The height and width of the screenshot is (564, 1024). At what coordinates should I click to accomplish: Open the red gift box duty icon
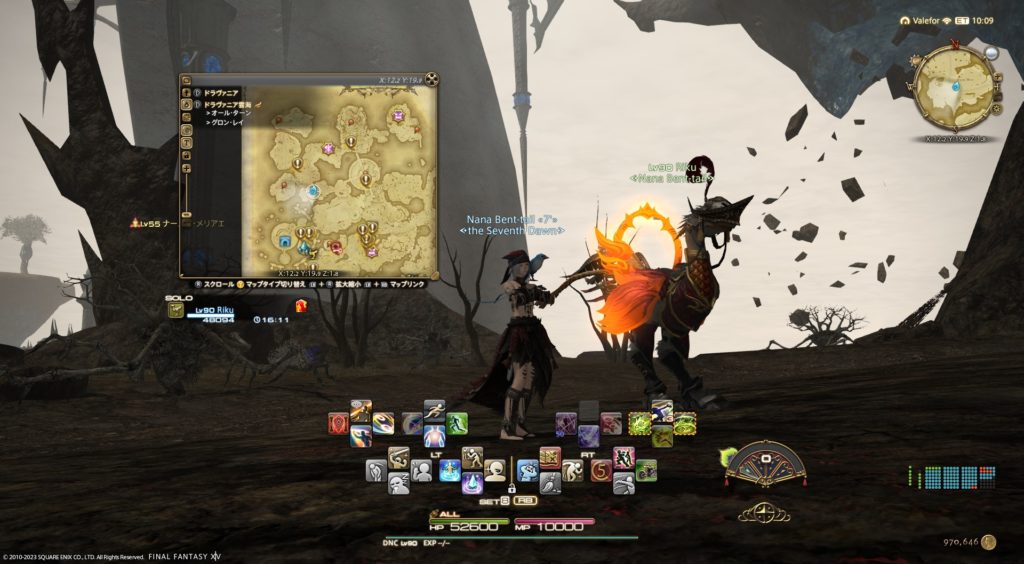click(x=300, y=306)
